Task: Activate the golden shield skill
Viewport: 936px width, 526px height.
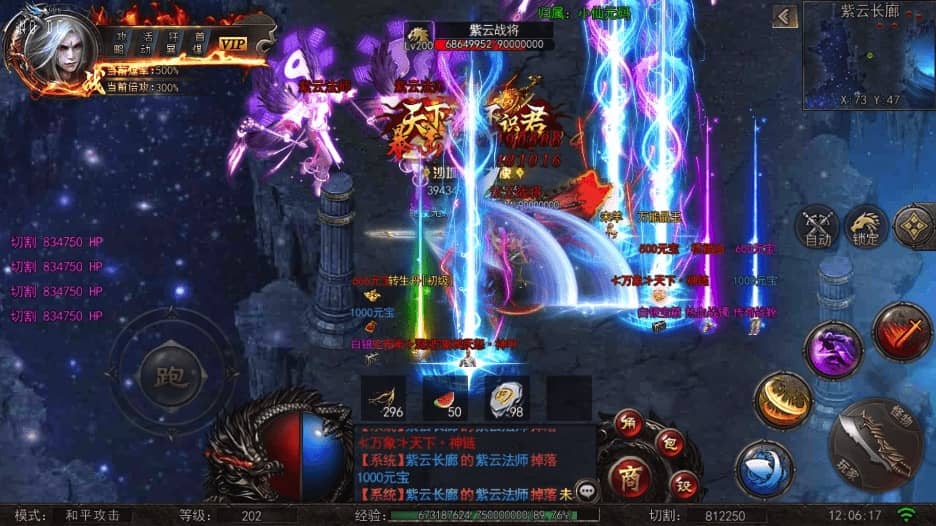Action: [782, 400]
